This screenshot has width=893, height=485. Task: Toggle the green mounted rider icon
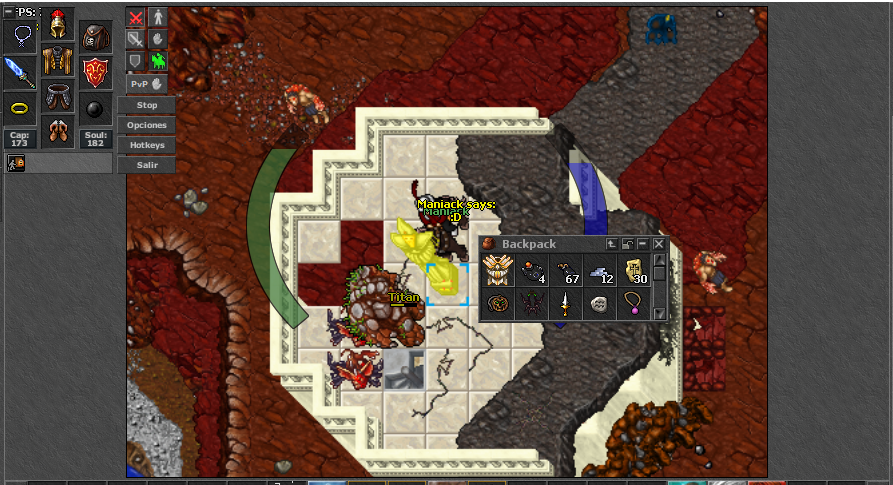coord(158,61)
